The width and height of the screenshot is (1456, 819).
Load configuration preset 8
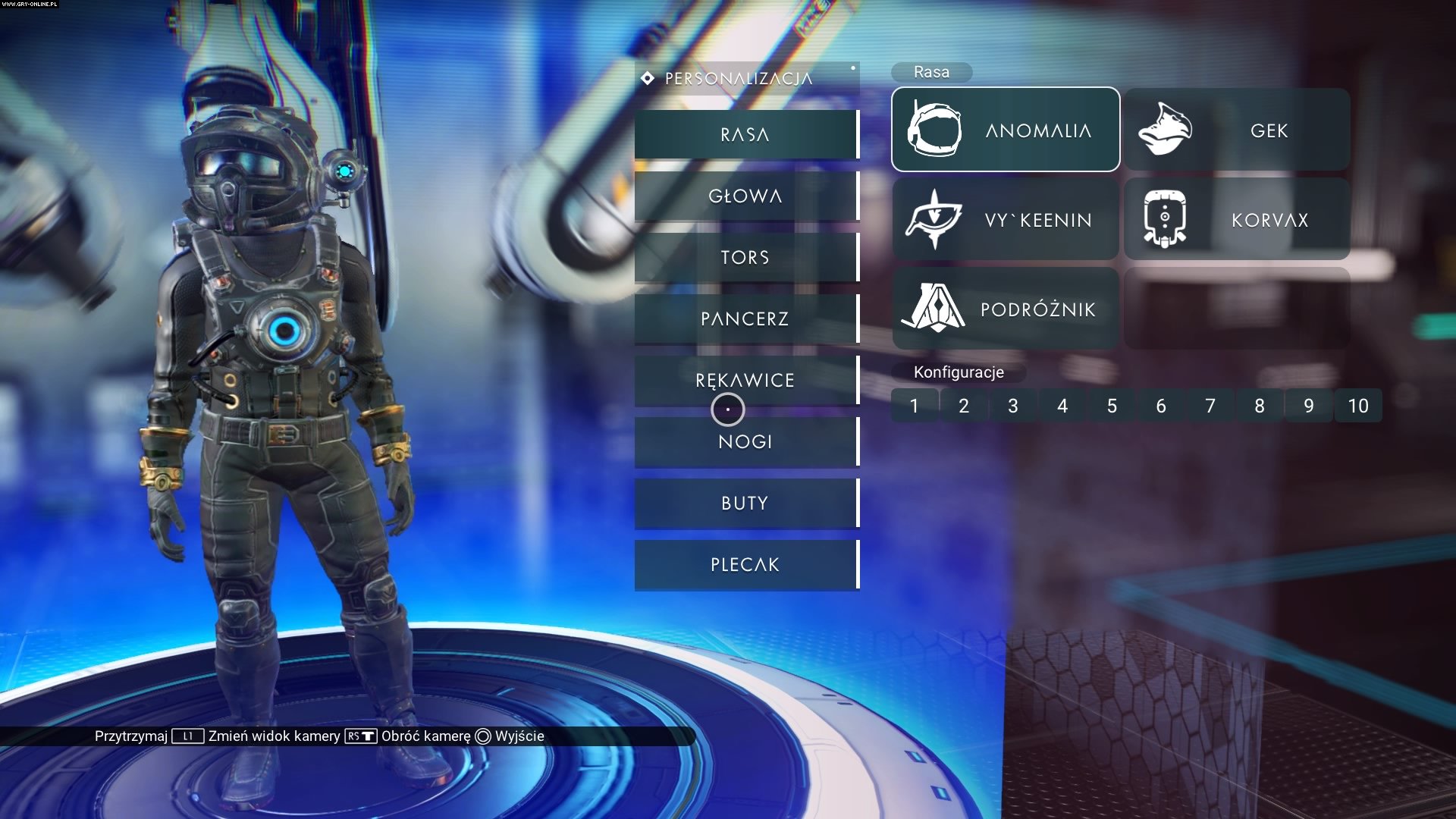tap(1260, 406)
